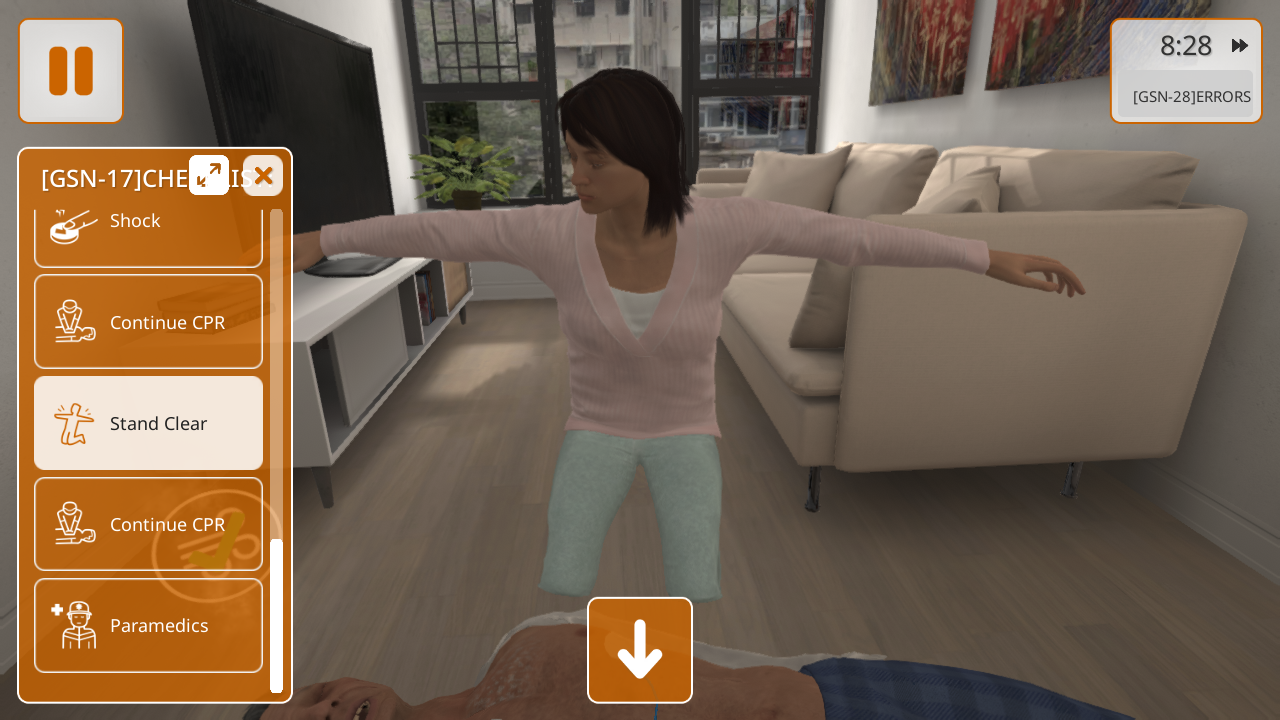Close the checklist panel

pyautogui.click(x=263, y=176)
